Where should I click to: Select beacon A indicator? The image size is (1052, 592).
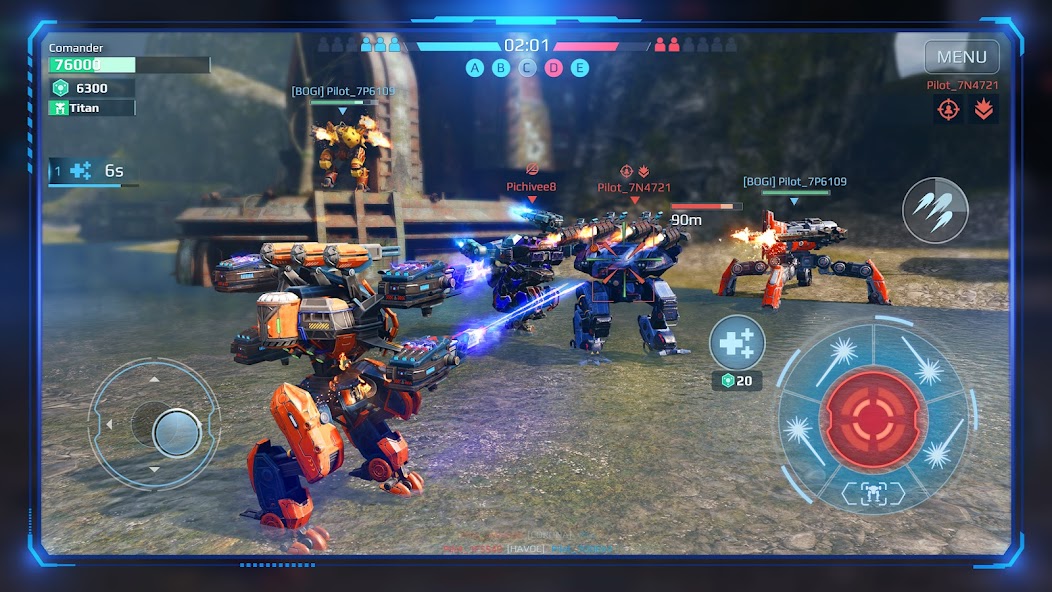pos(475,68)
